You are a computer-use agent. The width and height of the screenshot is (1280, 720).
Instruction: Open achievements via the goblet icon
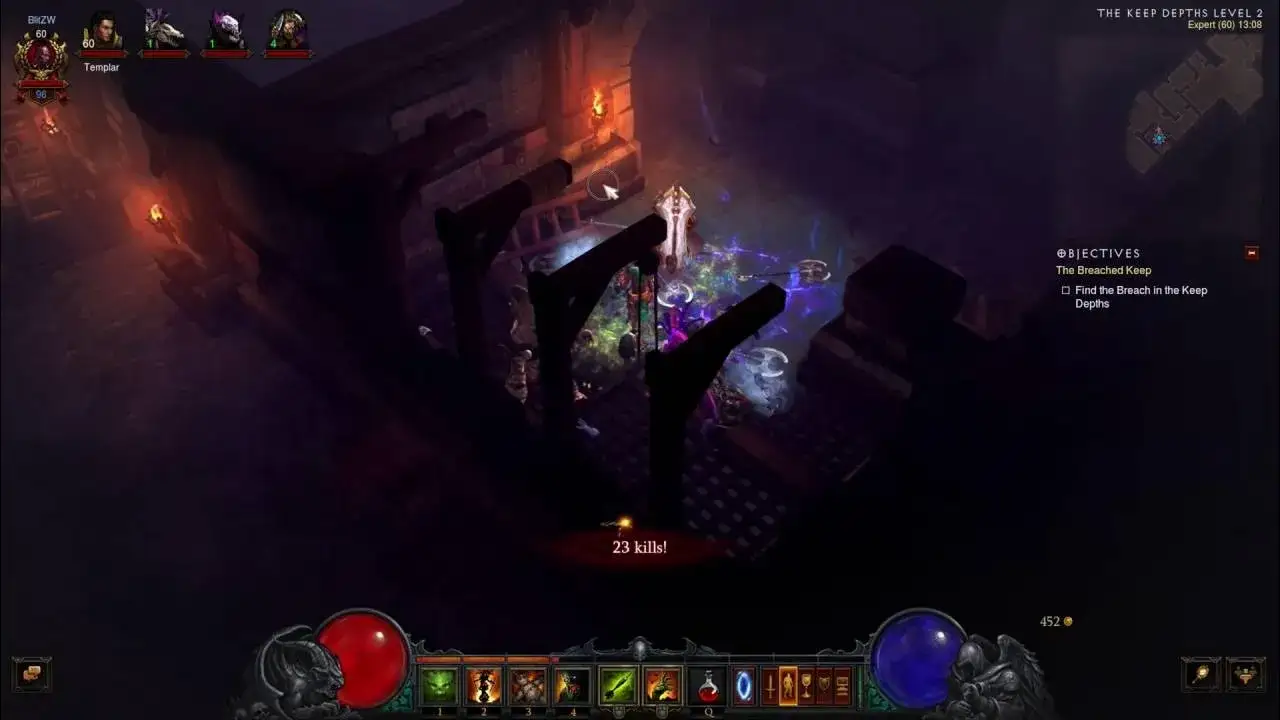pyautogui.click(x=807, y=685)
